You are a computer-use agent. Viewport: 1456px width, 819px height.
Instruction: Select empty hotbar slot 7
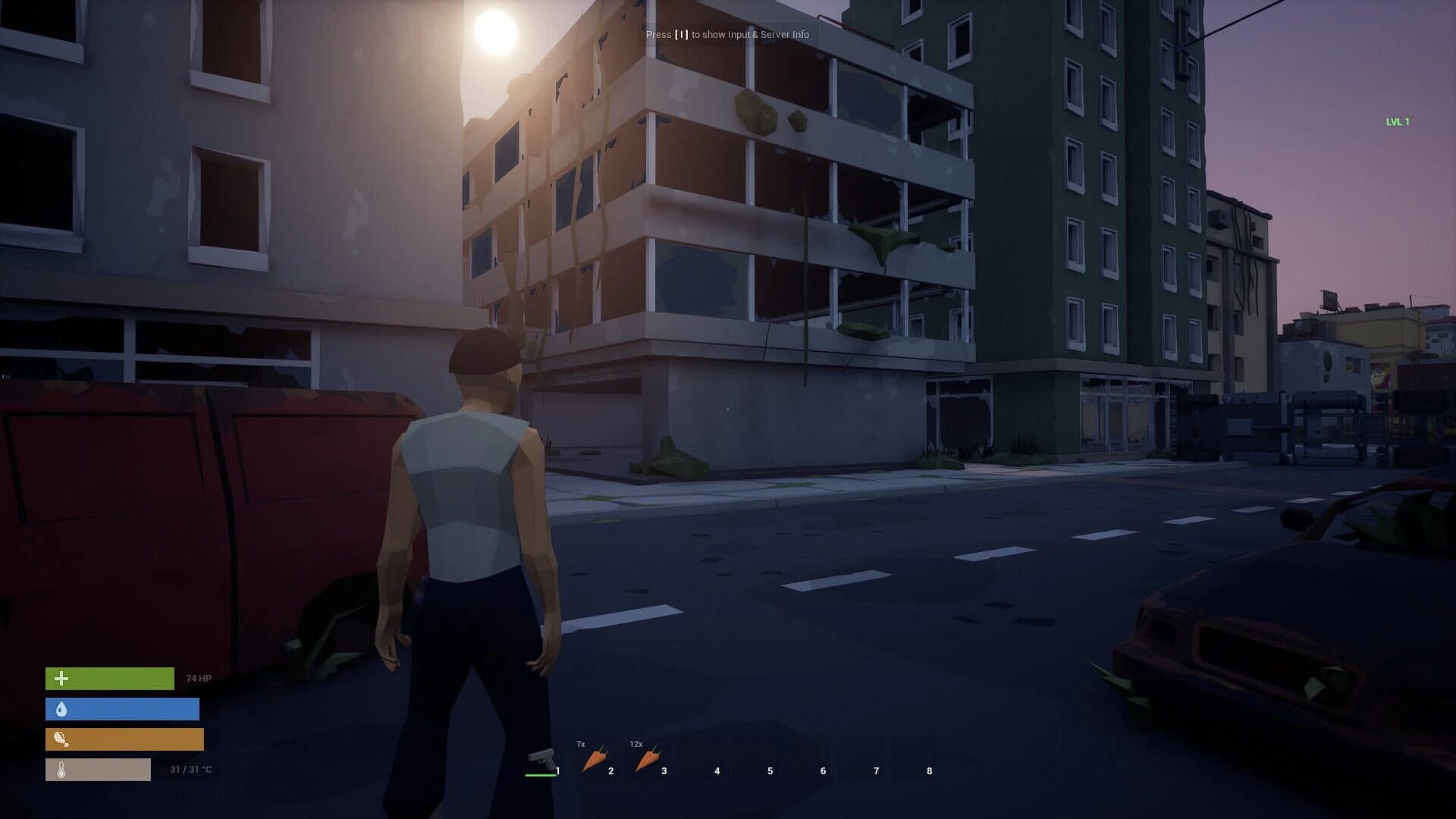click(875, 770)
